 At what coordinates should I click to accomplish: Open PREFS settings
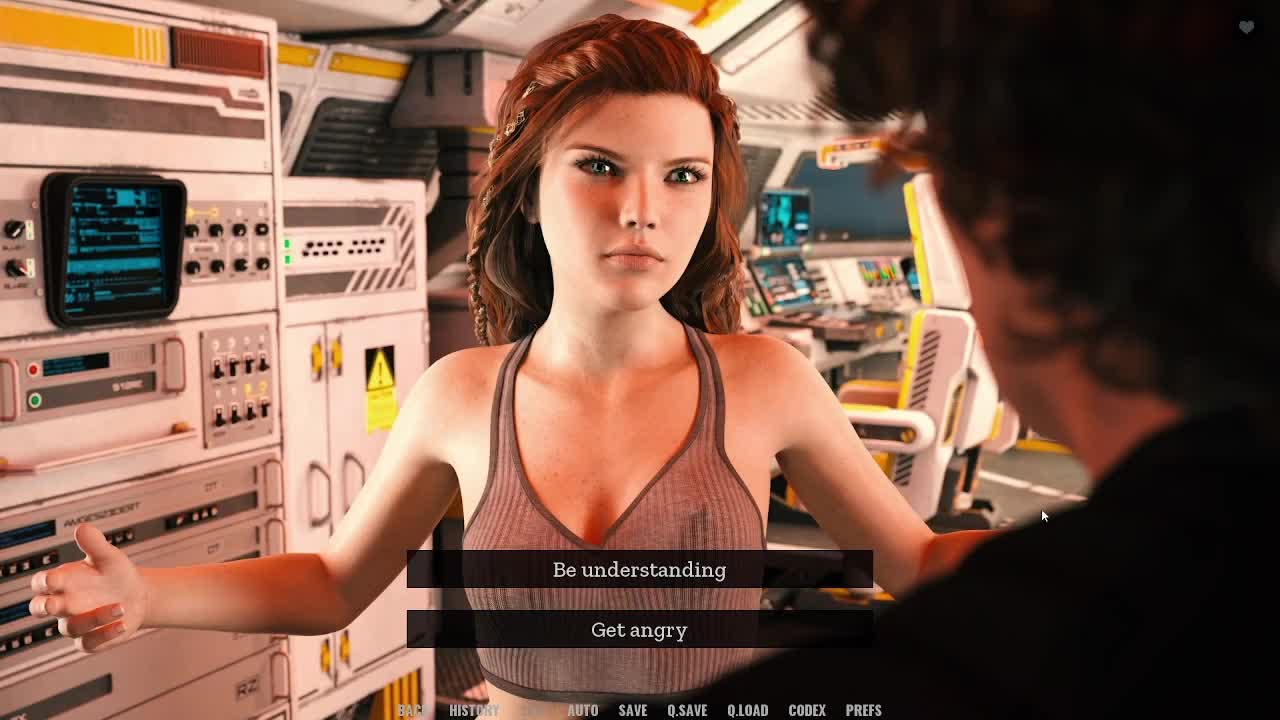[x=863, y=710]
